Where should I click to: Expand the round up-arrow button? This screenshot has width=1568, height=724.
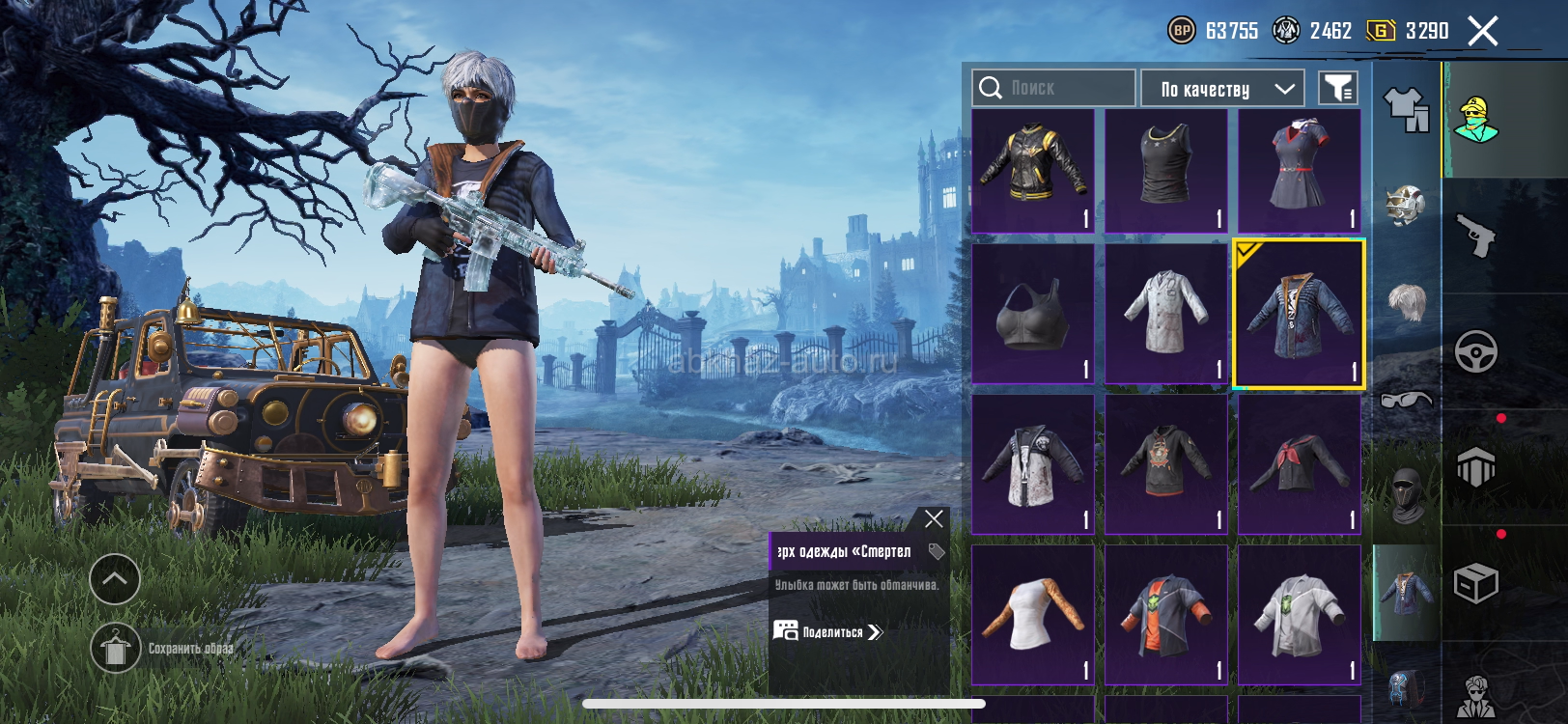click(x=115, y=579)
